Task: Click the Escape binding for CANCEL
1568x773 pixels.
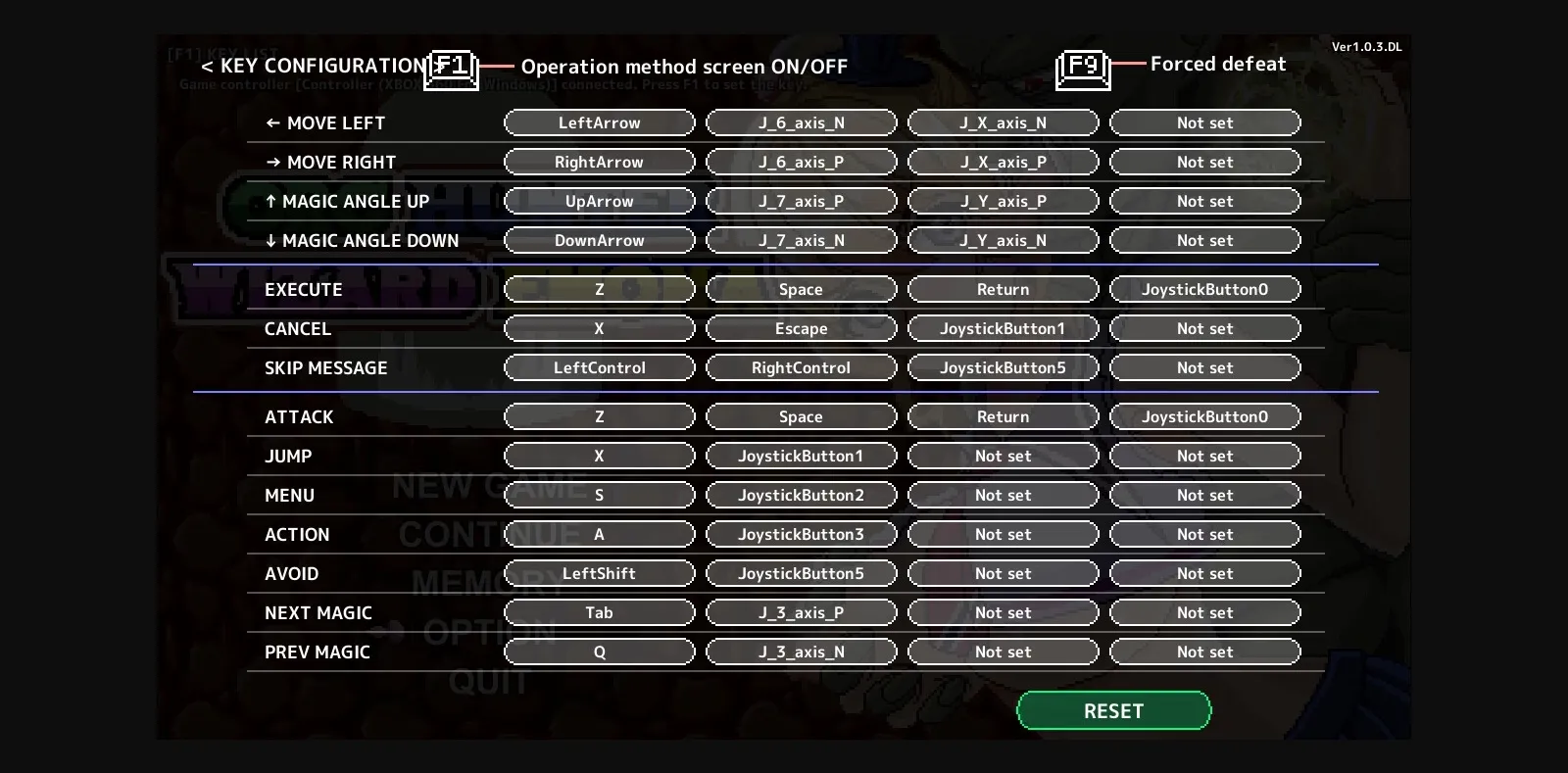Action: pos(801,328)
